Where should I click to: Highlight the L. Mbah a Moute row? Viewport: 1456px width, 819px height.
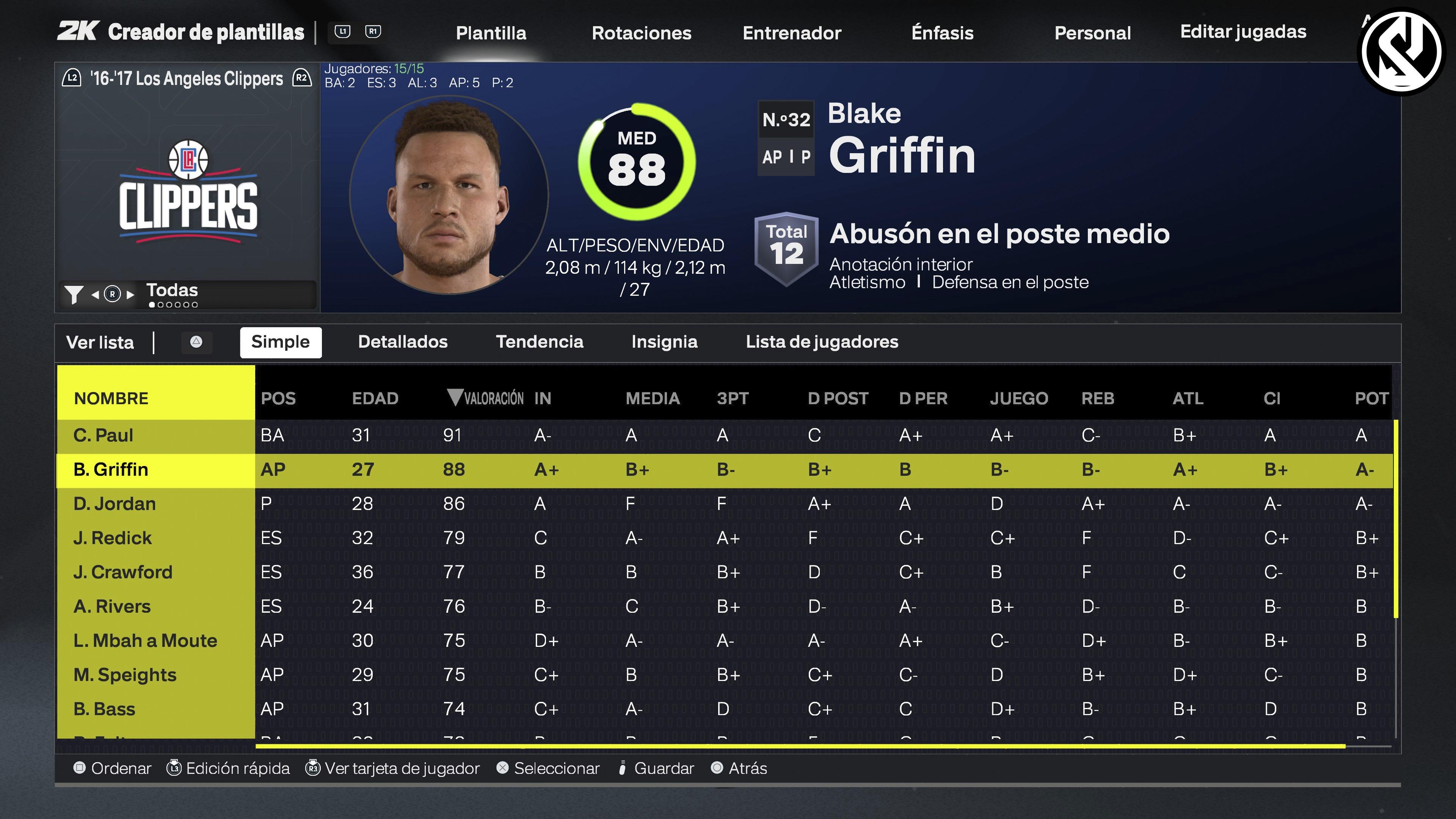pyautogui.click(x=145, y=640)
